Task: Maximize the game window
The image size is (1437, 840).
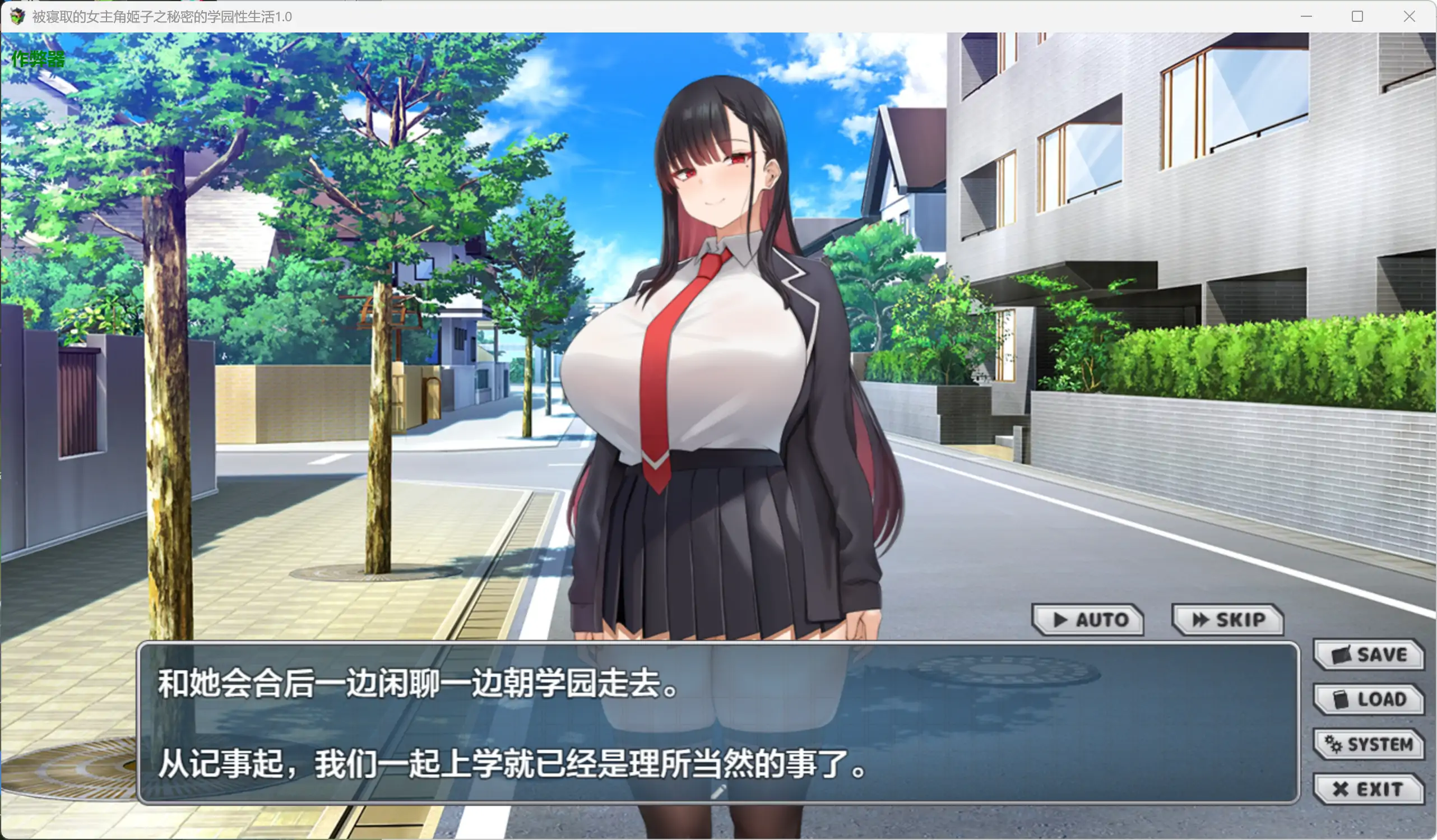Action: coord(1358,17)
